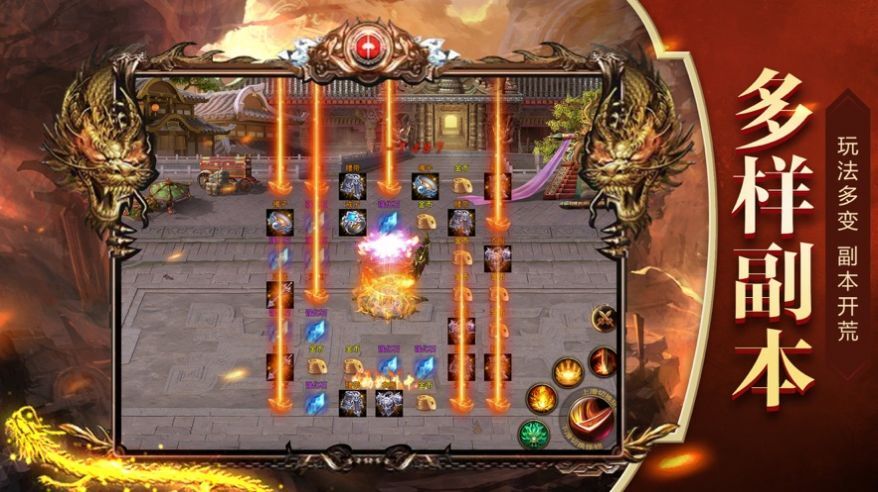This screenshot has width=878, height=492.
Task: Activate the red lightning slash skill
Action: [602, 361]
